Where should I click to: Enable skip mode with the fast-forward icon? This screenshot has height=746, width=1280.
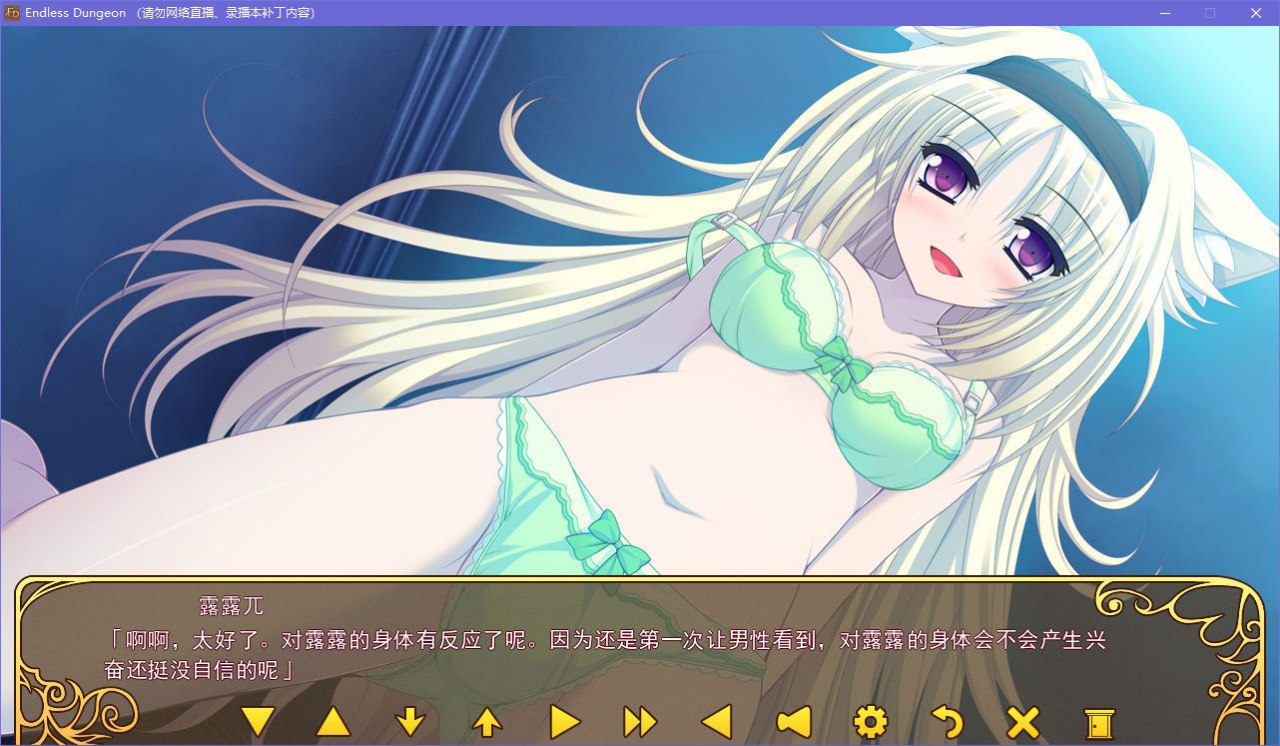640,722
